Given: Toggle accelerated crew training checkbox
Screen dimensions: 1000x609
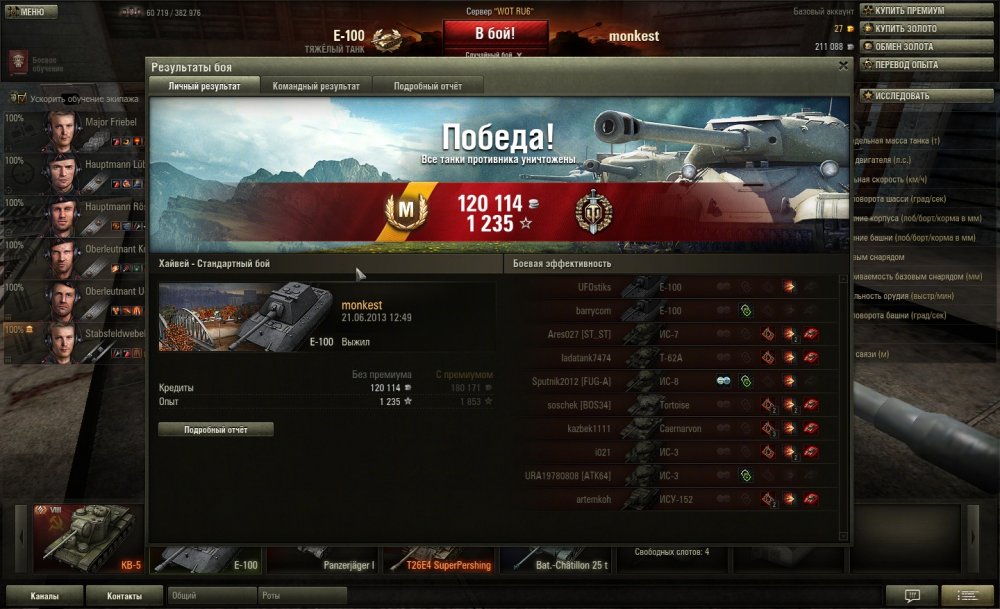Looking at the screenshot, I should pos(21,98).
